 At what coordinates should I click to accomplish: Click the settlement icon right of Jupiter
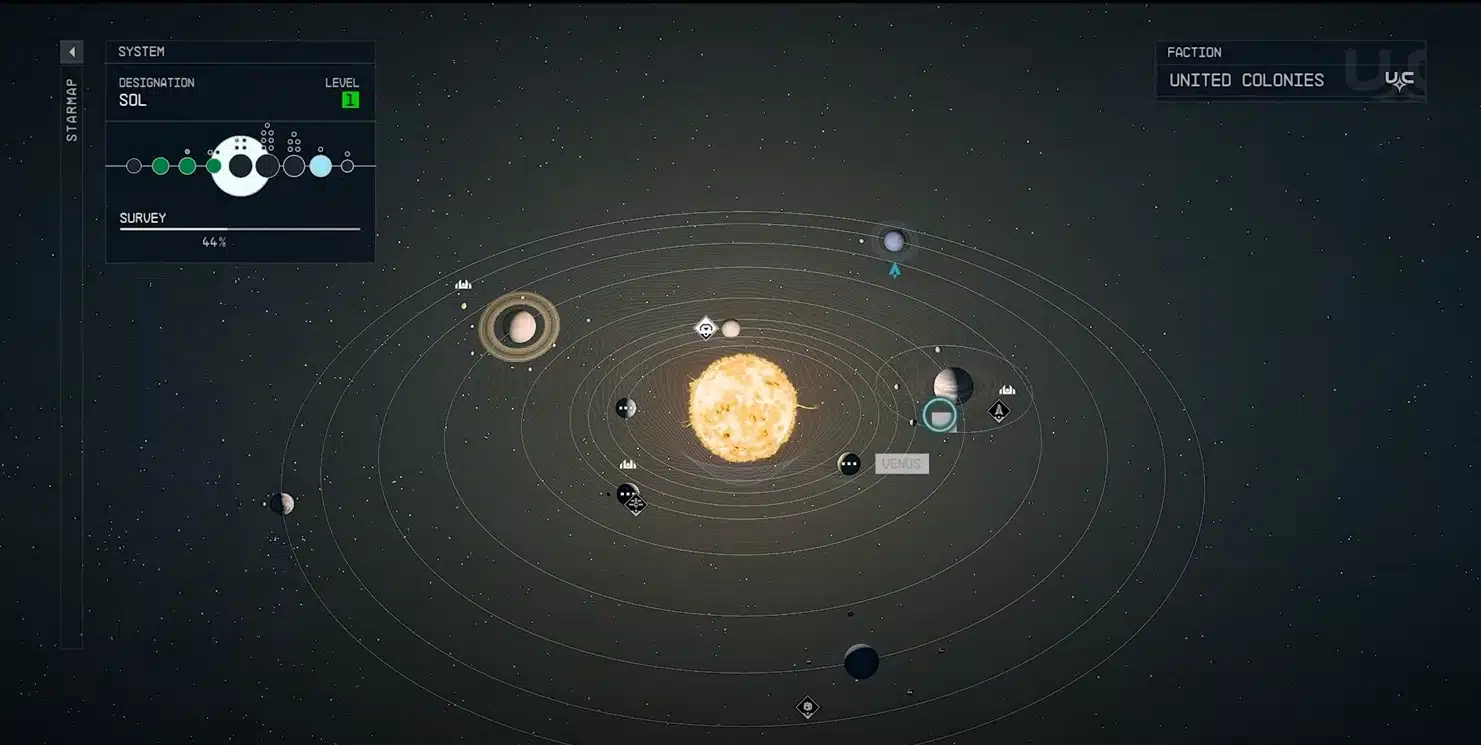(x=1005, y=390)
